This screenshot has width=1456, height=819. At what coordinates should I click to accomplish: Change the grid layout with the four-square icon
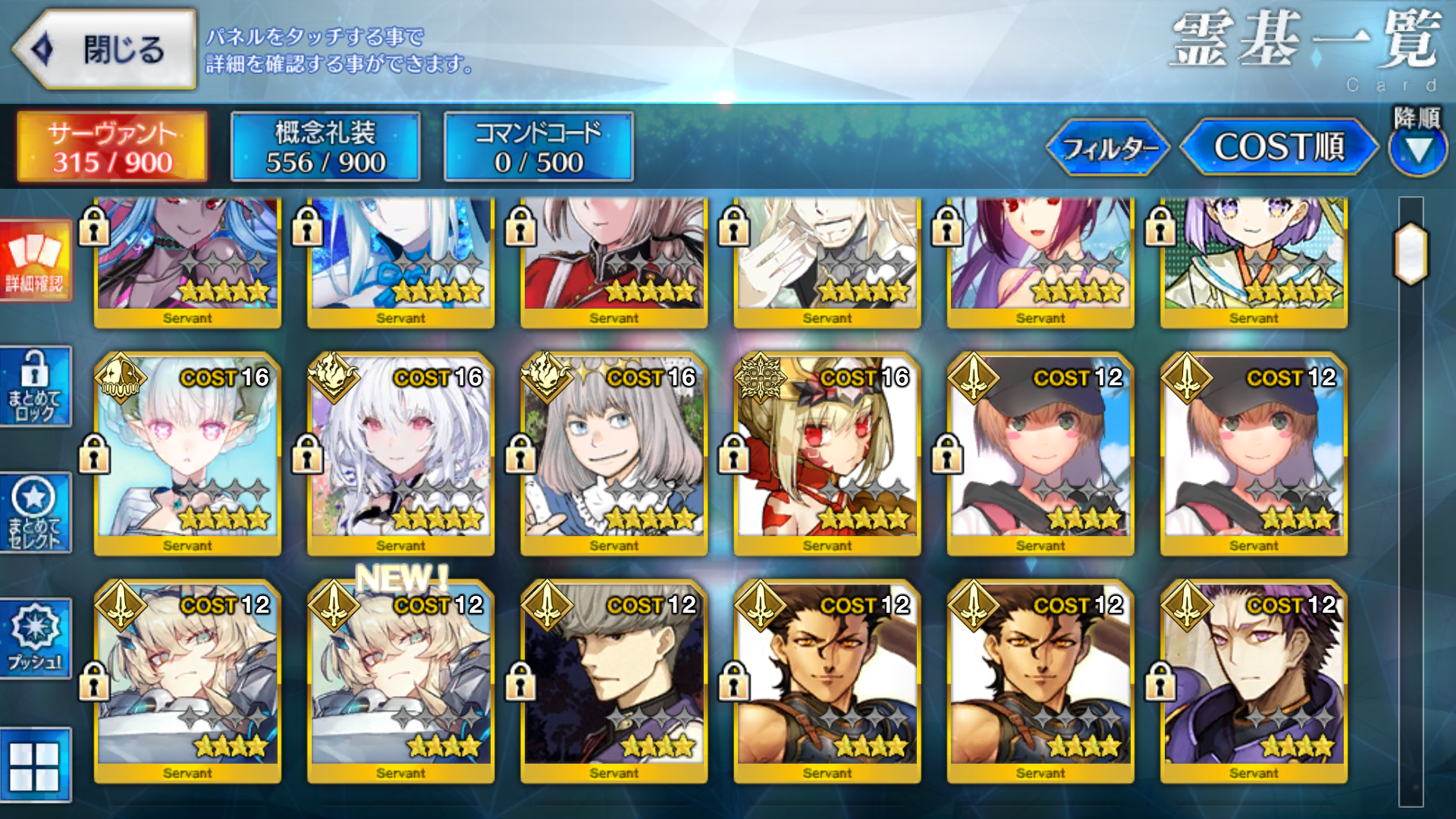click(35, 766)
